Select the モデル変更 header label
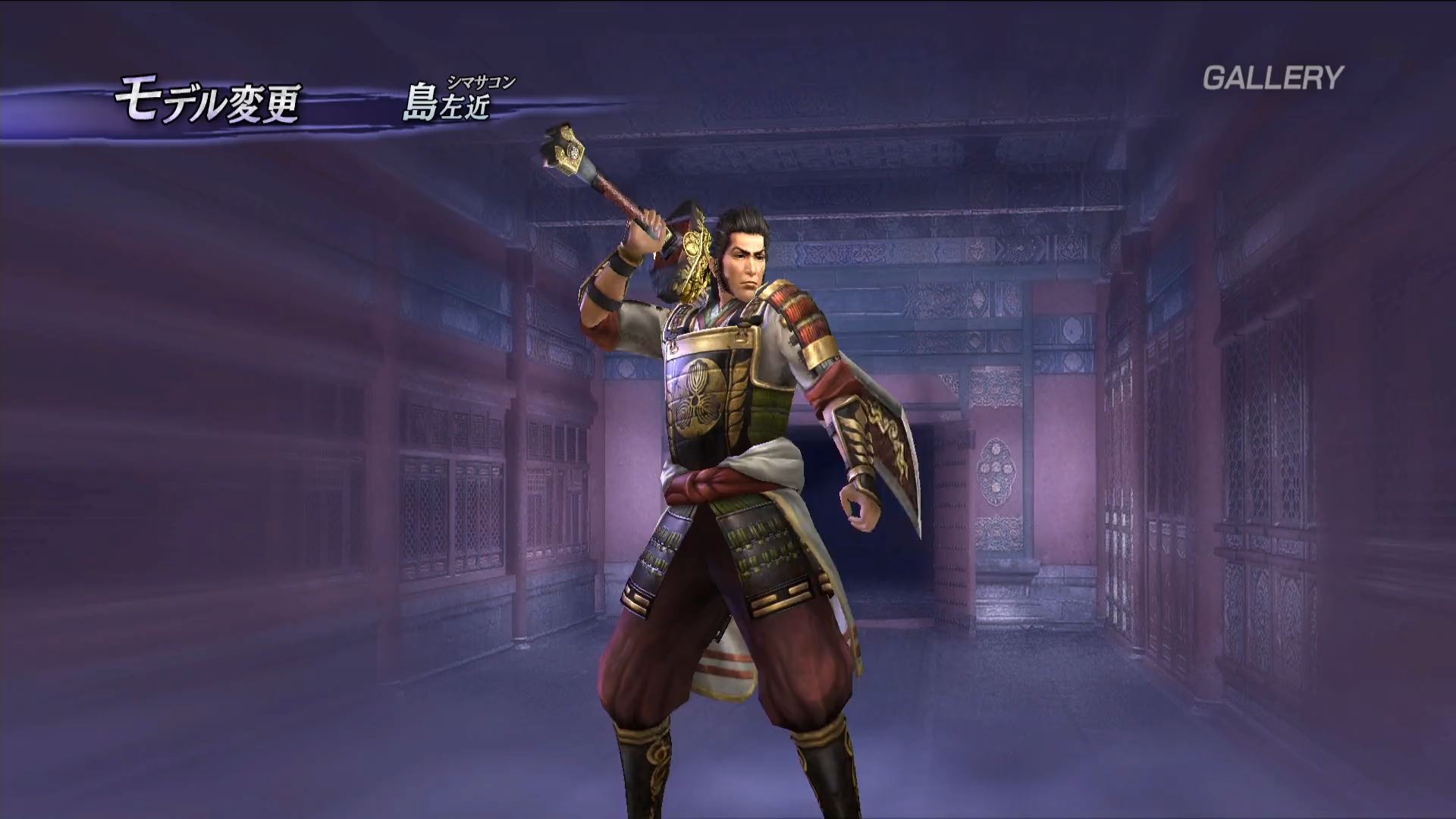This screenshot has height=819, width=1456. coord(207,104)
